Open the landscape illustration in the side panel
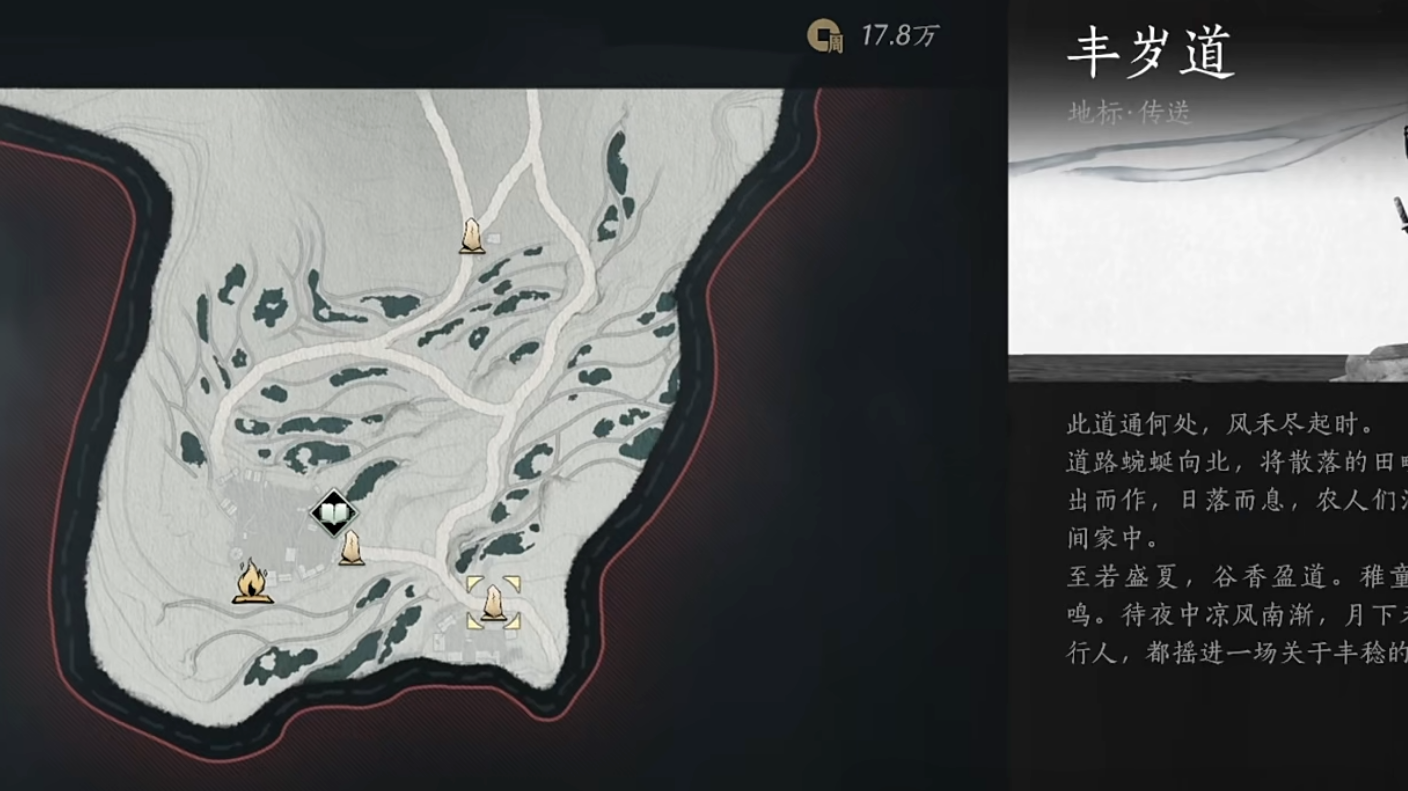The height and width of the screenshot is (791, 1408). [x=1200, y=250]
